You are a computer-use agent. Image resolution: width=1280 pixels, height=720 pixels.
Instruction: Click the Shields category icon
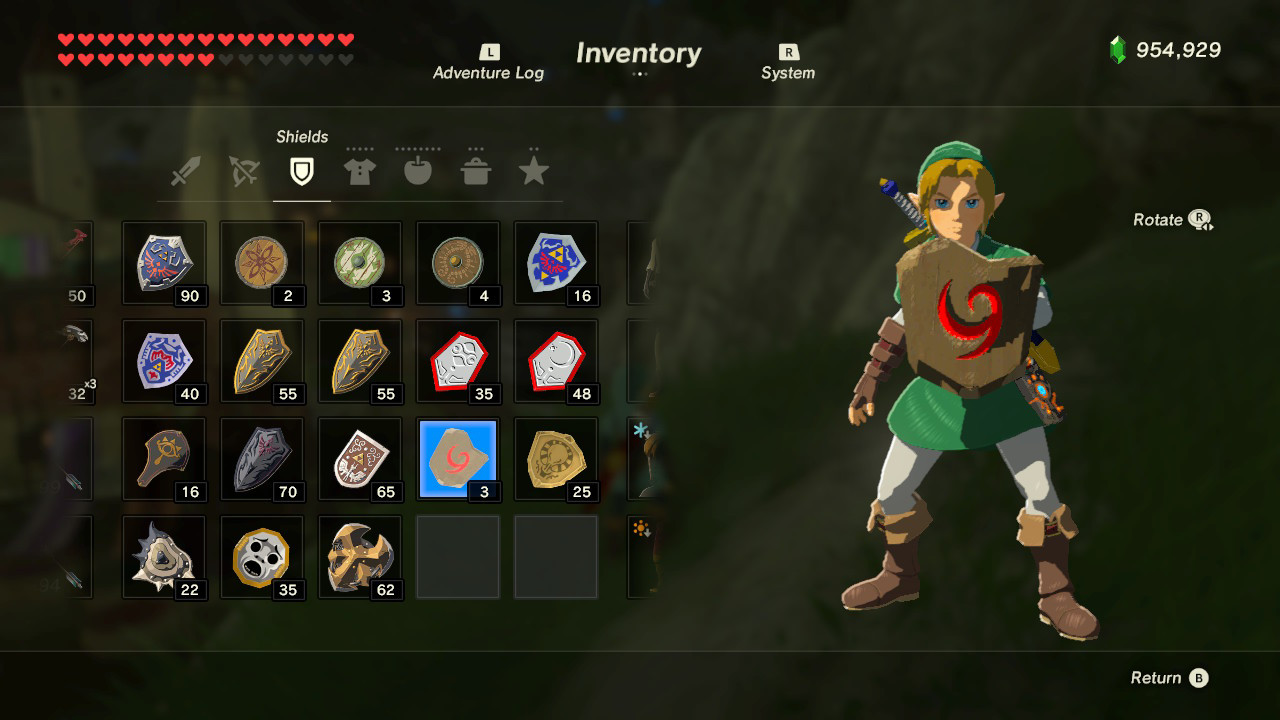(x=302, y=170)
